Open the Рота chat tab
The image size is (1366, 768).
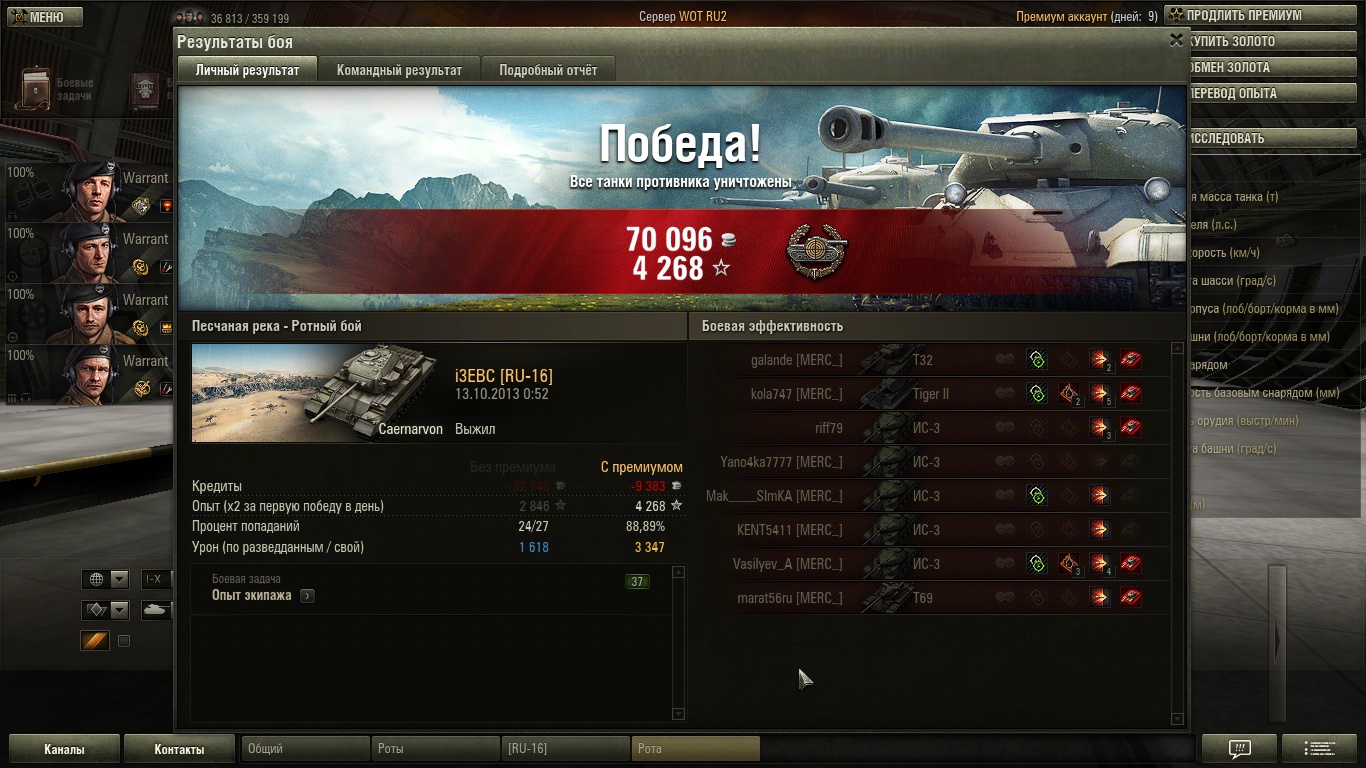tap(695, 748)
